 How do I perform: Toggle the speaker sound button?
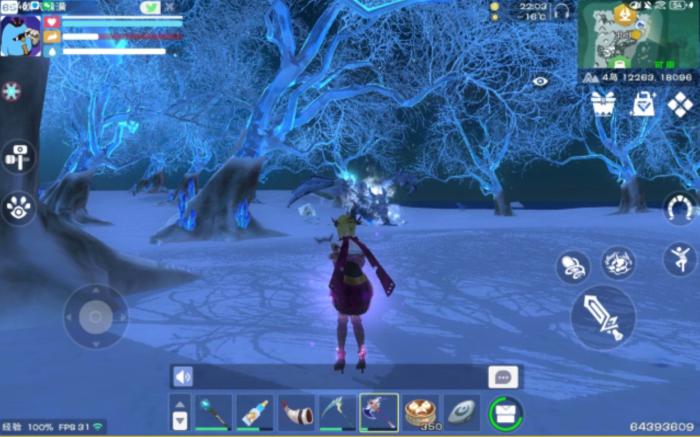(183, 377)
